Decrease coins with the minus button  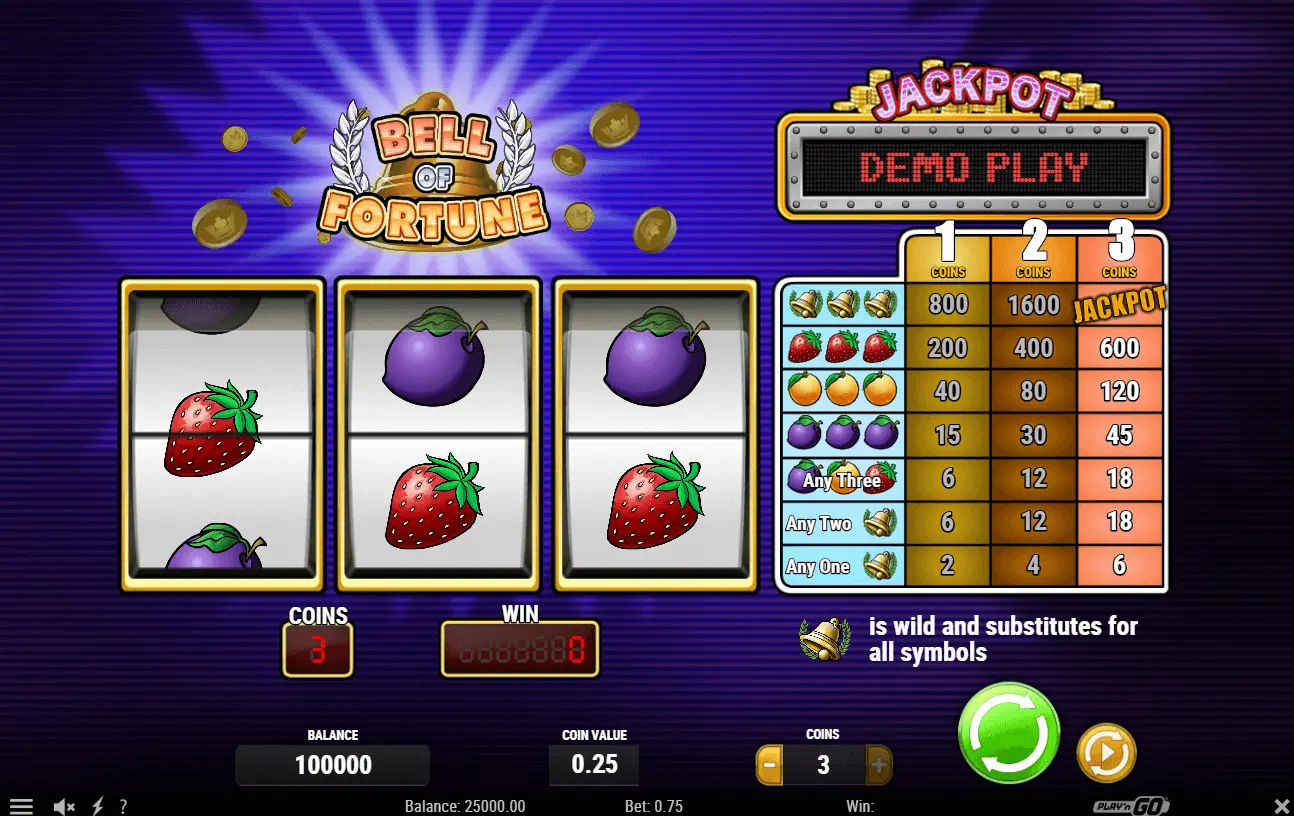pos(769,766)
